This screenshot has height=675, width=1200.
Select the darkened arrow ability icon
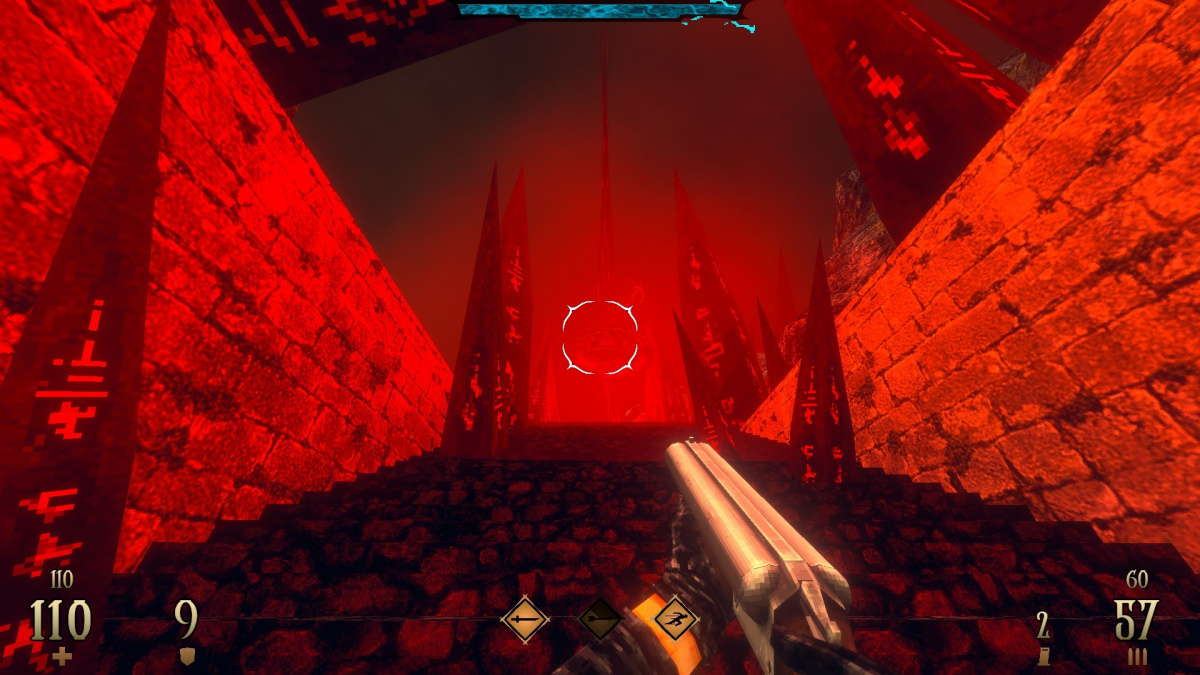pyautogui.click(x=600, y=620)
